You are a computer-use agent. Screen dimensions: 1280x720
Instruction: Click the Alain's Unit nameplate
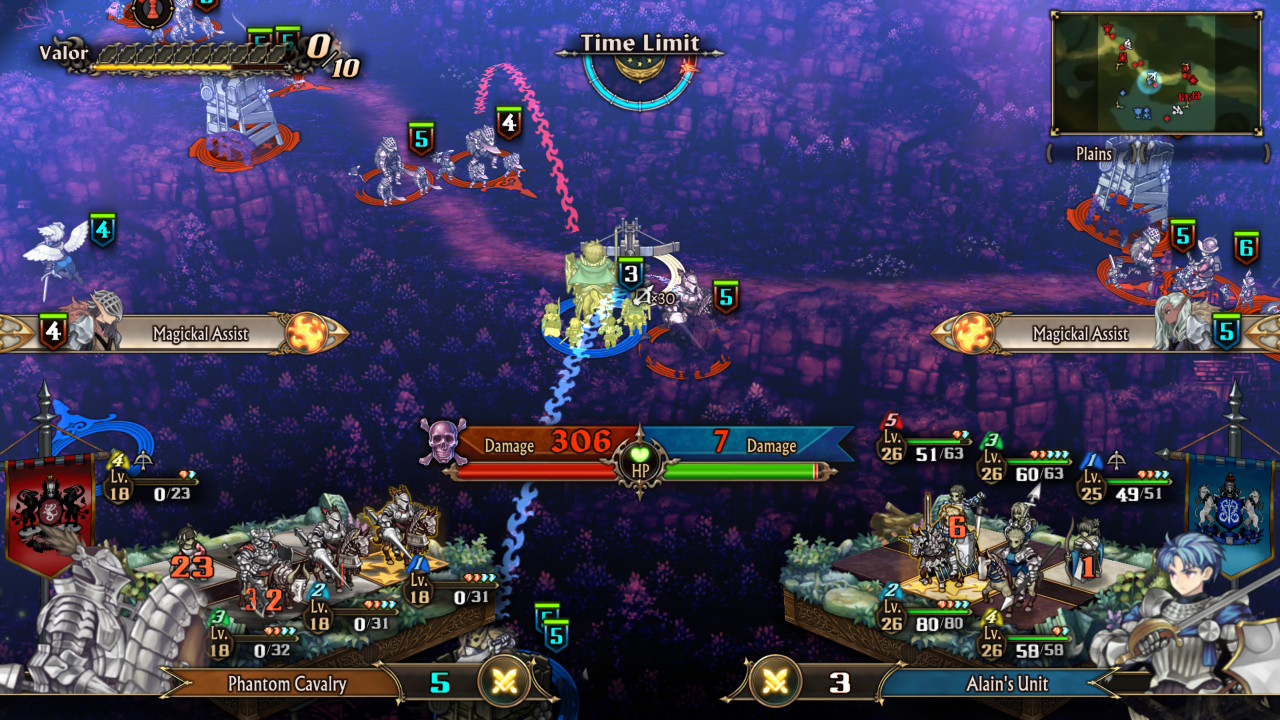coord(1006,684)
